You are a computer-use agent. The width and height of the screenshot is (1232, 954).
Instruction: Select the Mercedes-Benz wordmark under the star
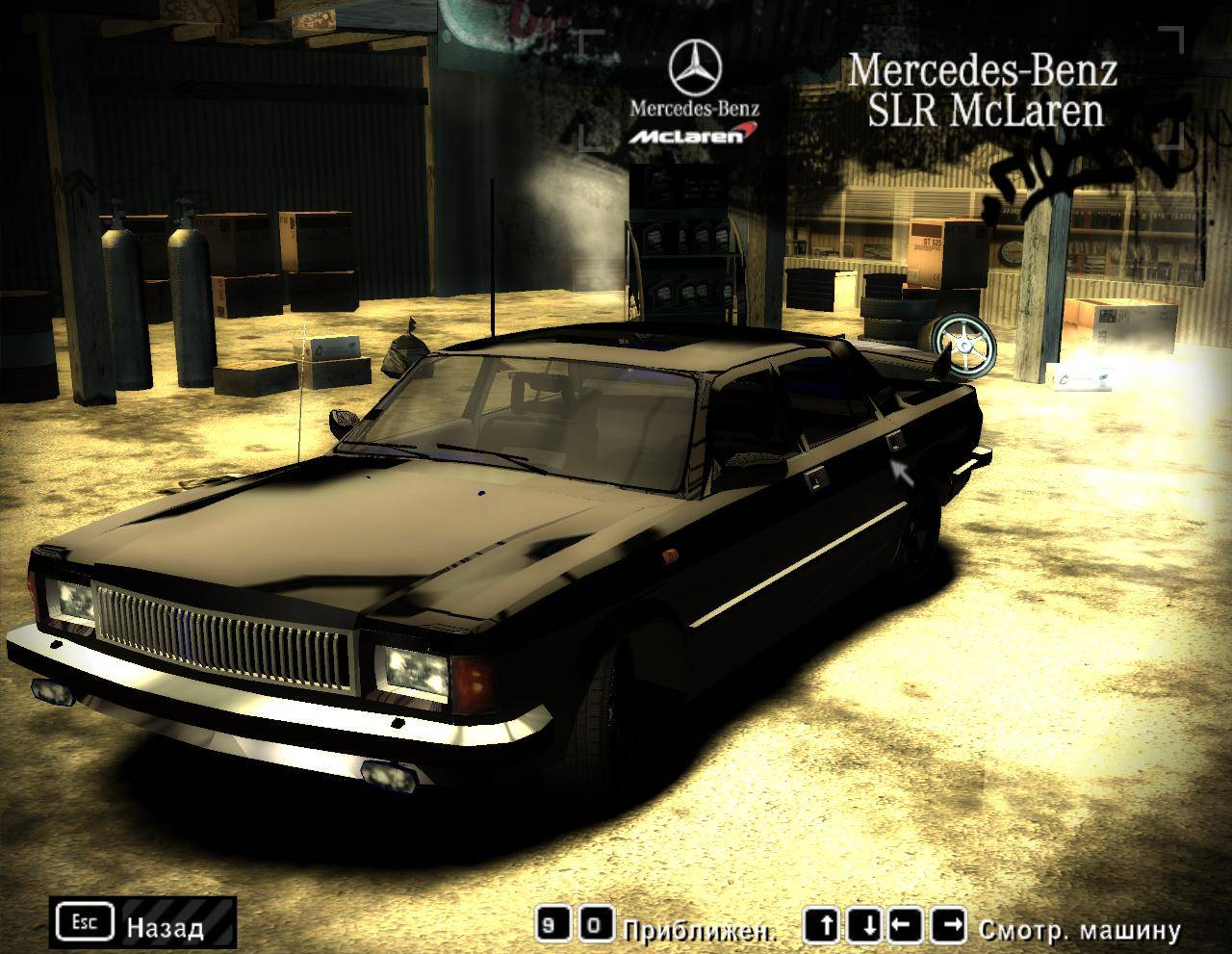pyautogui.click(x=695, y=108)
